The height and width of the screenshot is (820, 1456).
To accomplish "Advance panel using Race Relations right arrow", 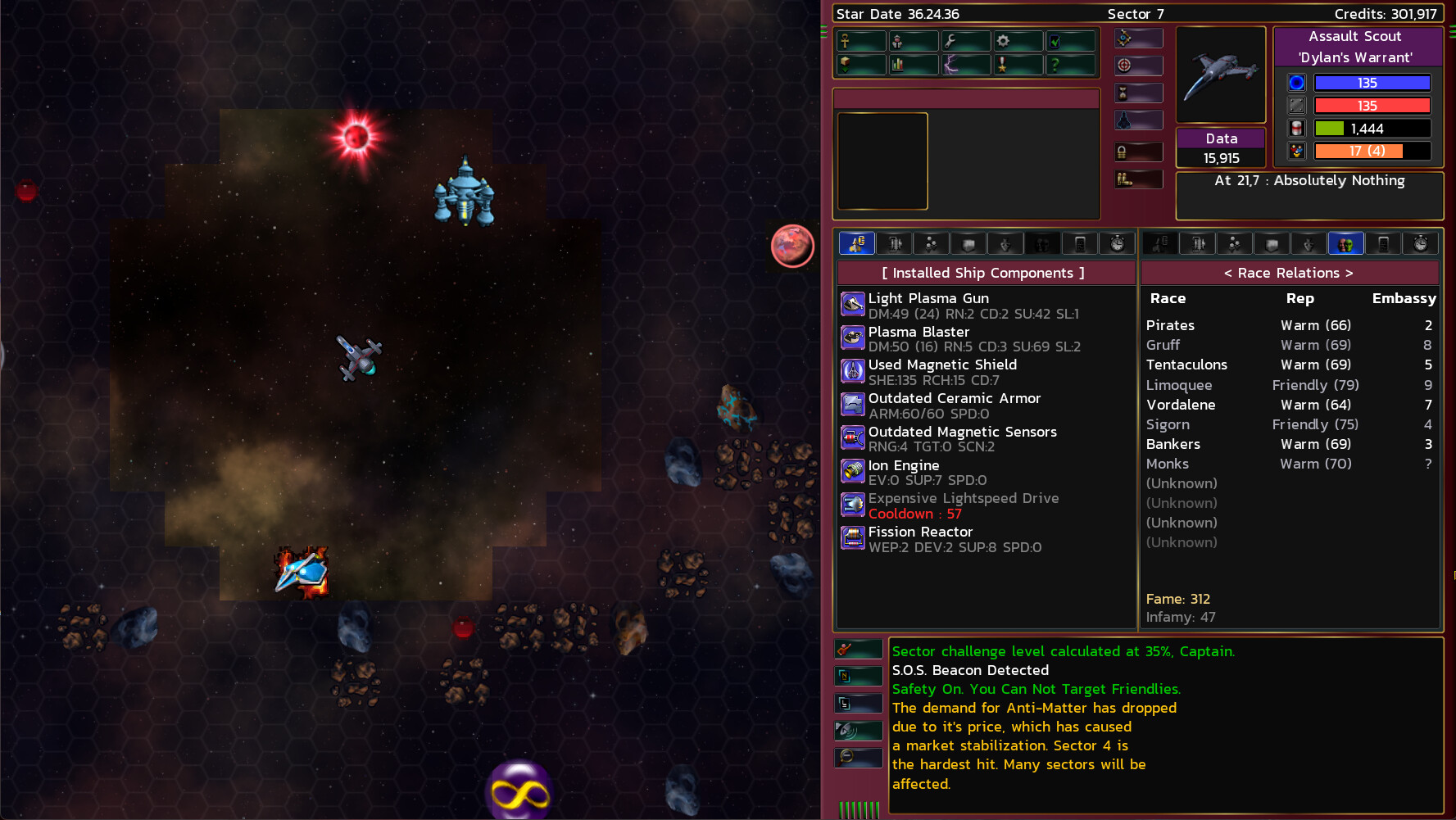I will 1349,273.
